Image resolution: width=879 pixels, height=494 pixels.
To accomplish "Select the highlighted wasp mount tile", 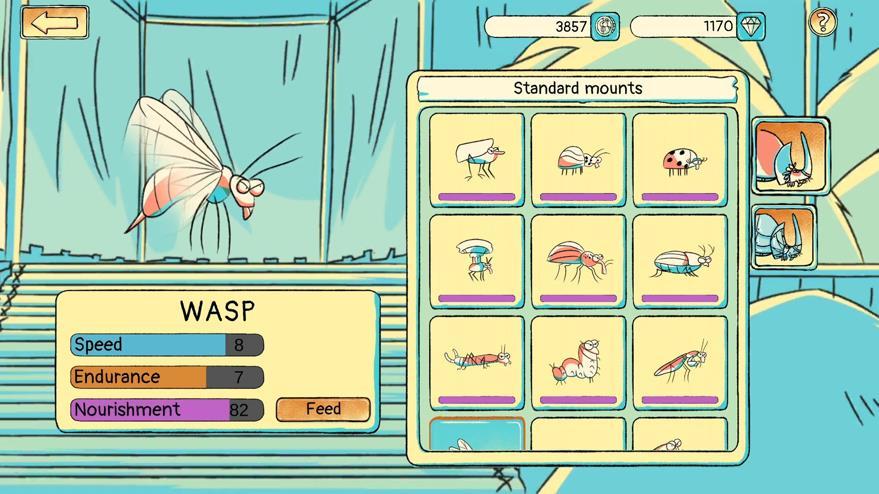I will pyautogui.click(x=477, y=436).
